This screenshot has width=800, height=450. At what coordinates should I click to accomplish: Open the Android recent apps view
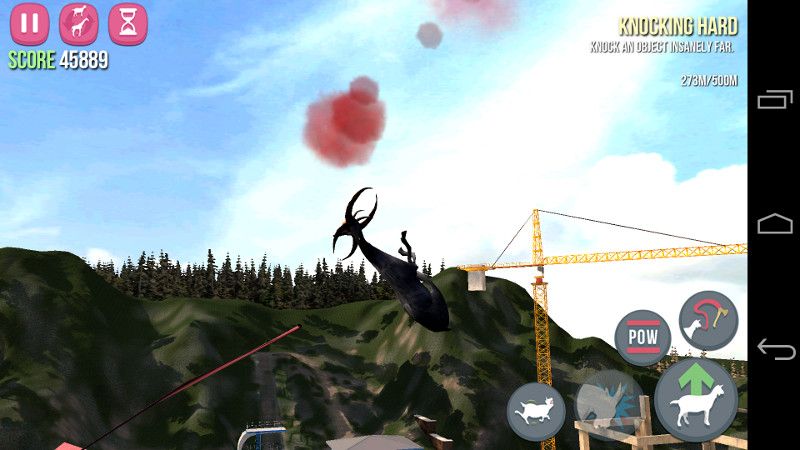click(x=775, y=99)
